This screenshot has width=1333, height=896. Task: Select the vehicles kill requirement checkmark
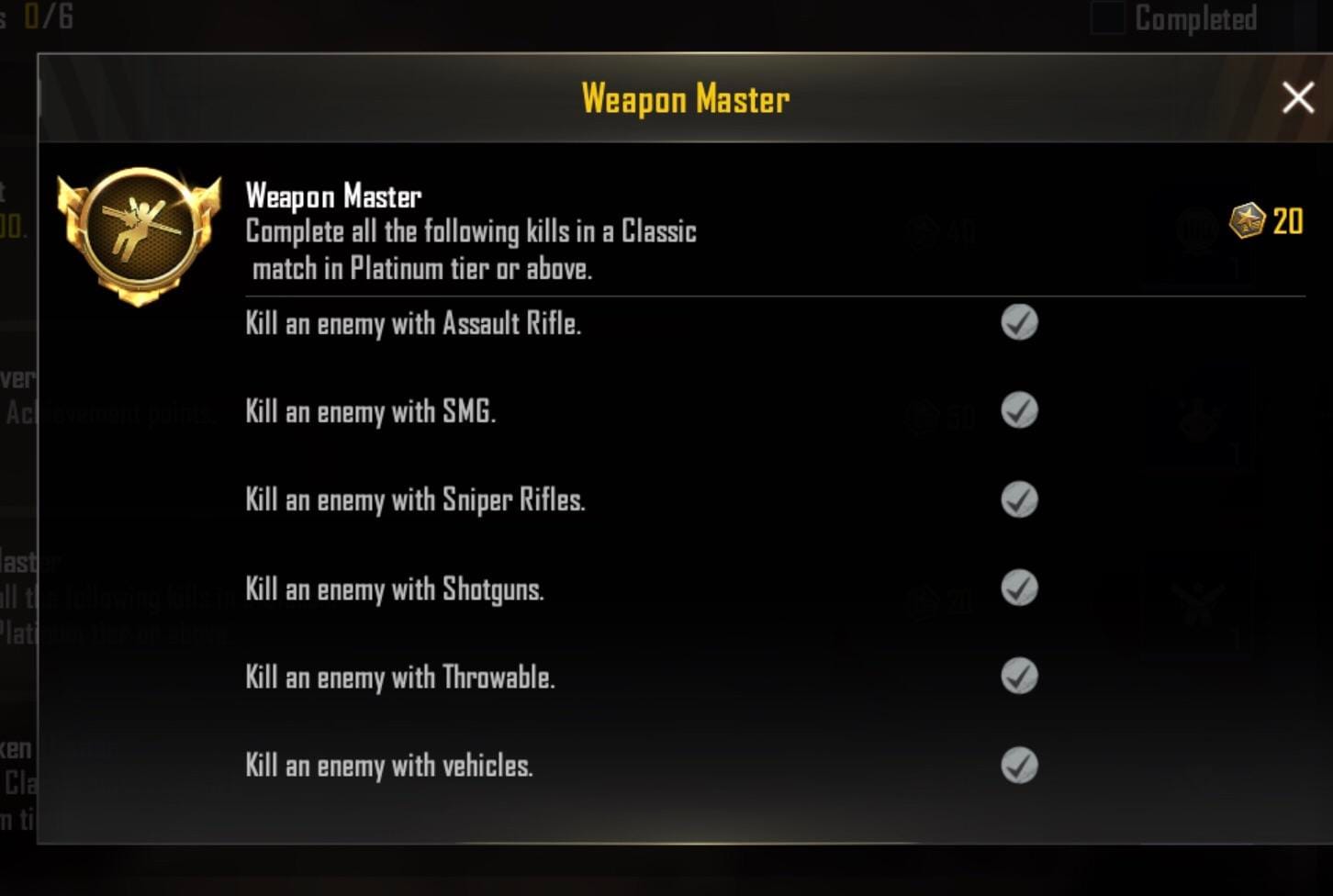click(x=1019, y=765)
